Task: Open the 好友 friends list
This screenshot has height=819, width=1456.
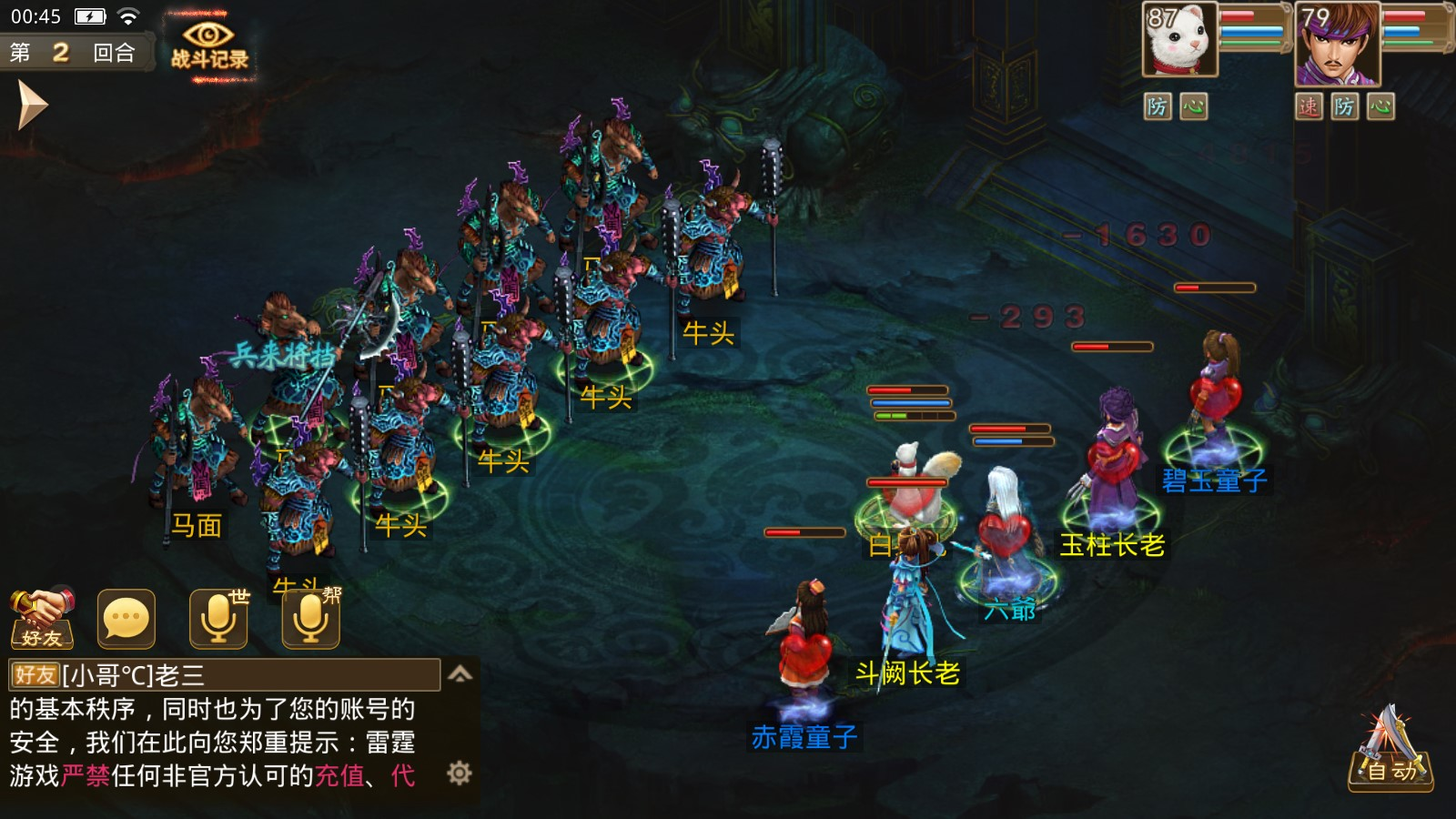Action: (x=42, y=618)
